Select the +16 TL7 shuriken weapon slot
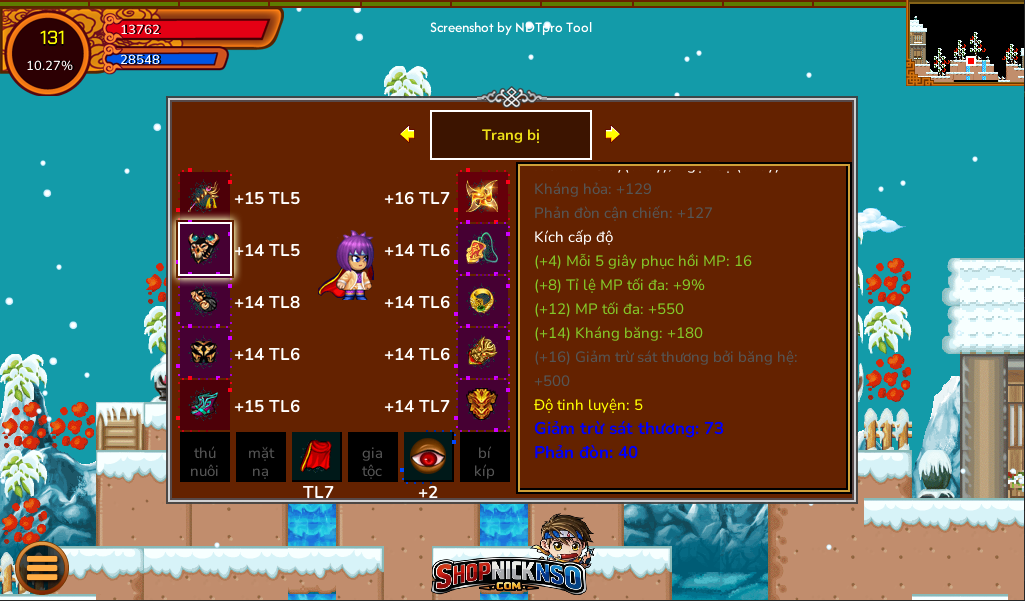Viewport: 1025px width, 601px height. [x=484, y=198]
